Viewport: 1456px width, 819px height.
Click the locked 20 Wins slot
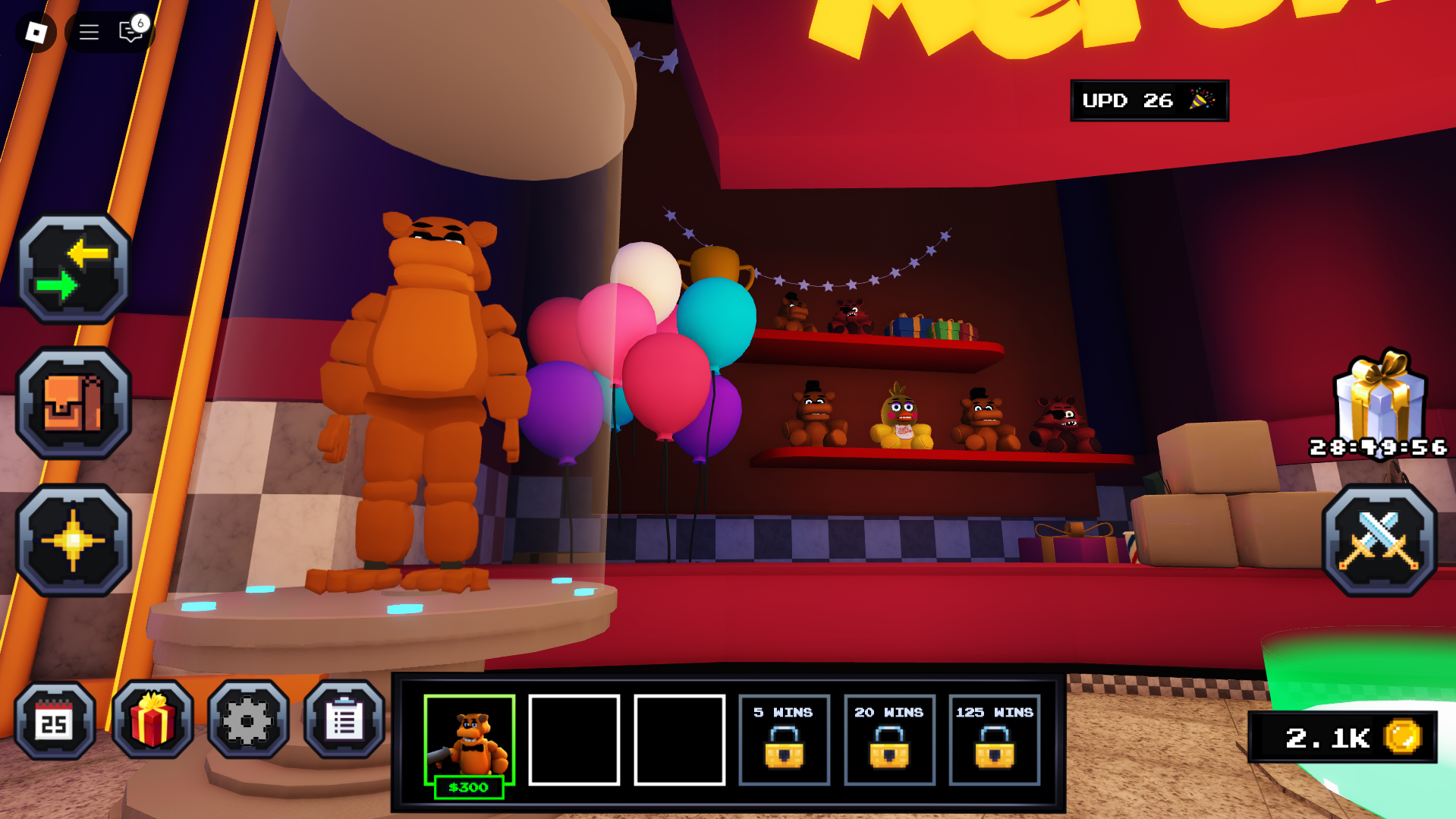[x=889, y=740]
